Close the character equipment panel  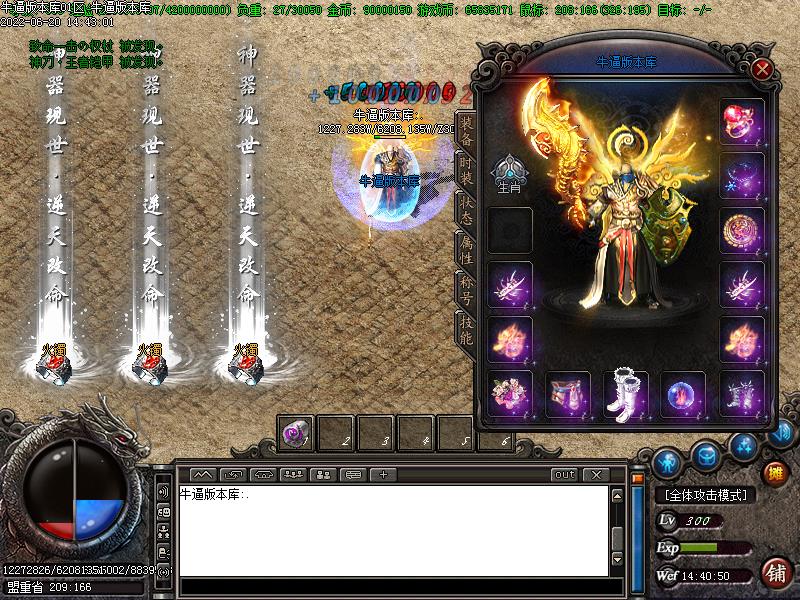click(762, 69)
